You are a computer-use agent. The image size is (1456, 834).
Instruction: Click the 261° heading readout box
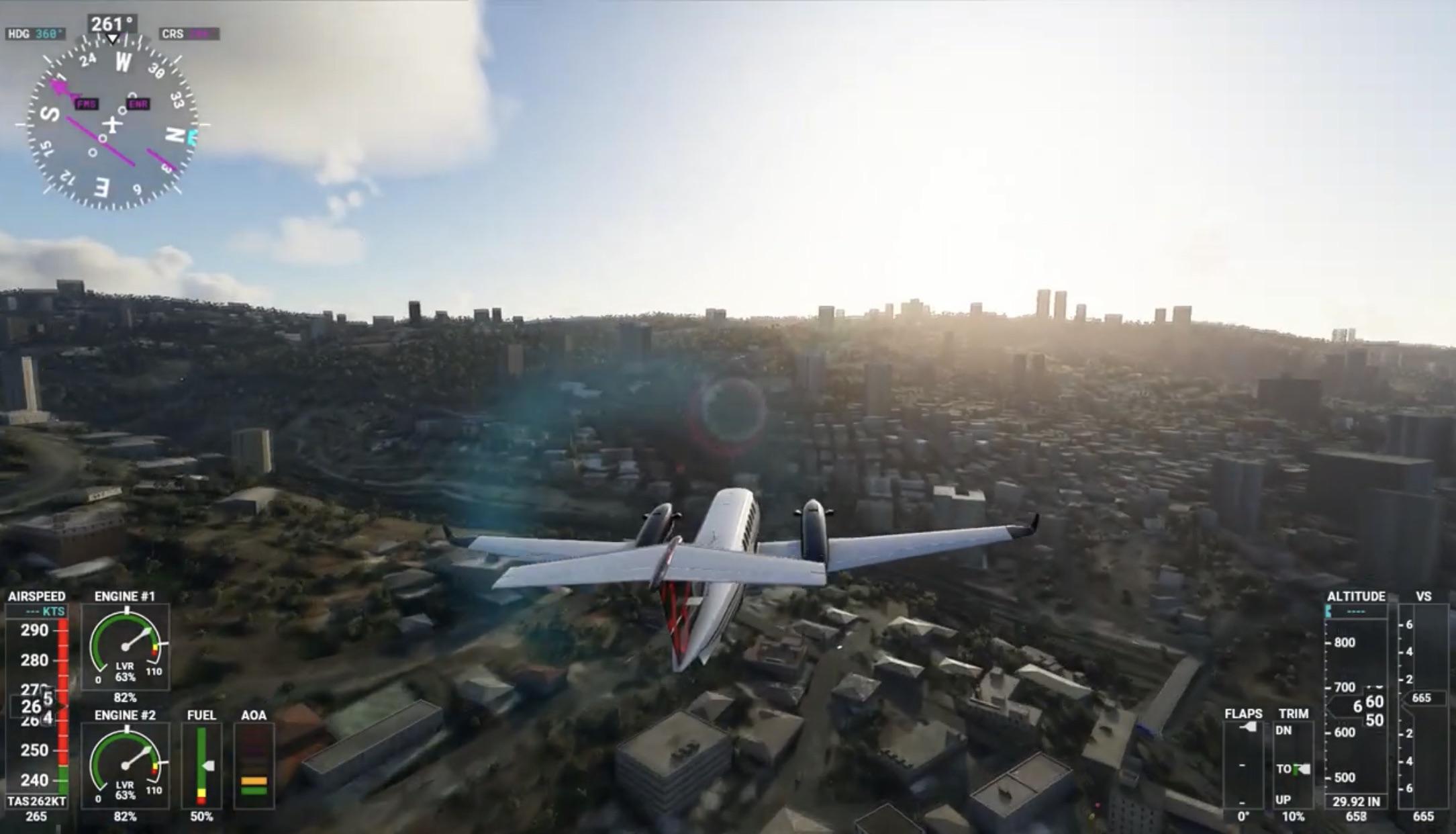[x=111, y=21]
